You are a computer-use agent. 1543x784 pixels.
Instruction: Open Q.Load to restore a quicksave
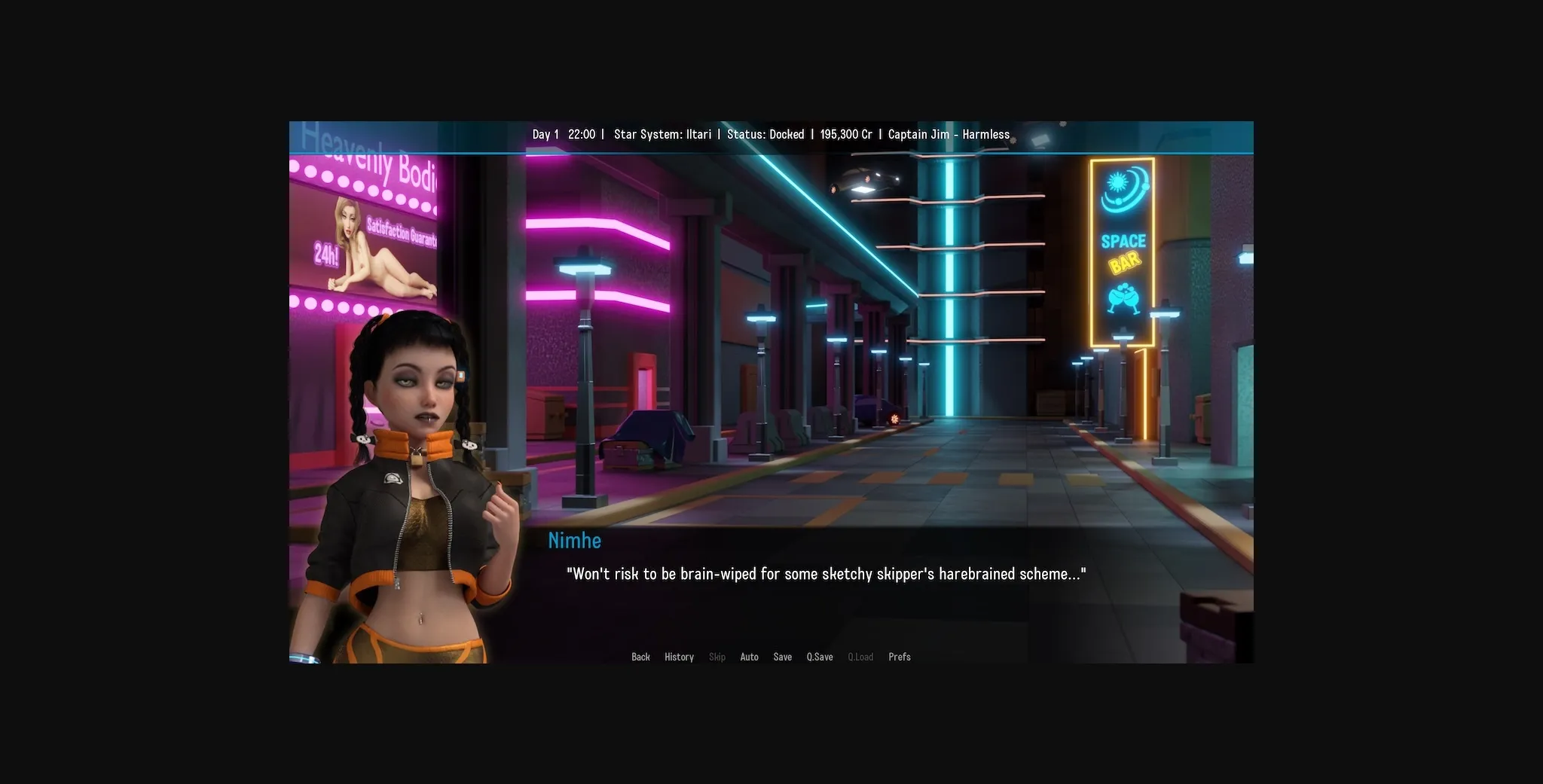pos(860,657)
